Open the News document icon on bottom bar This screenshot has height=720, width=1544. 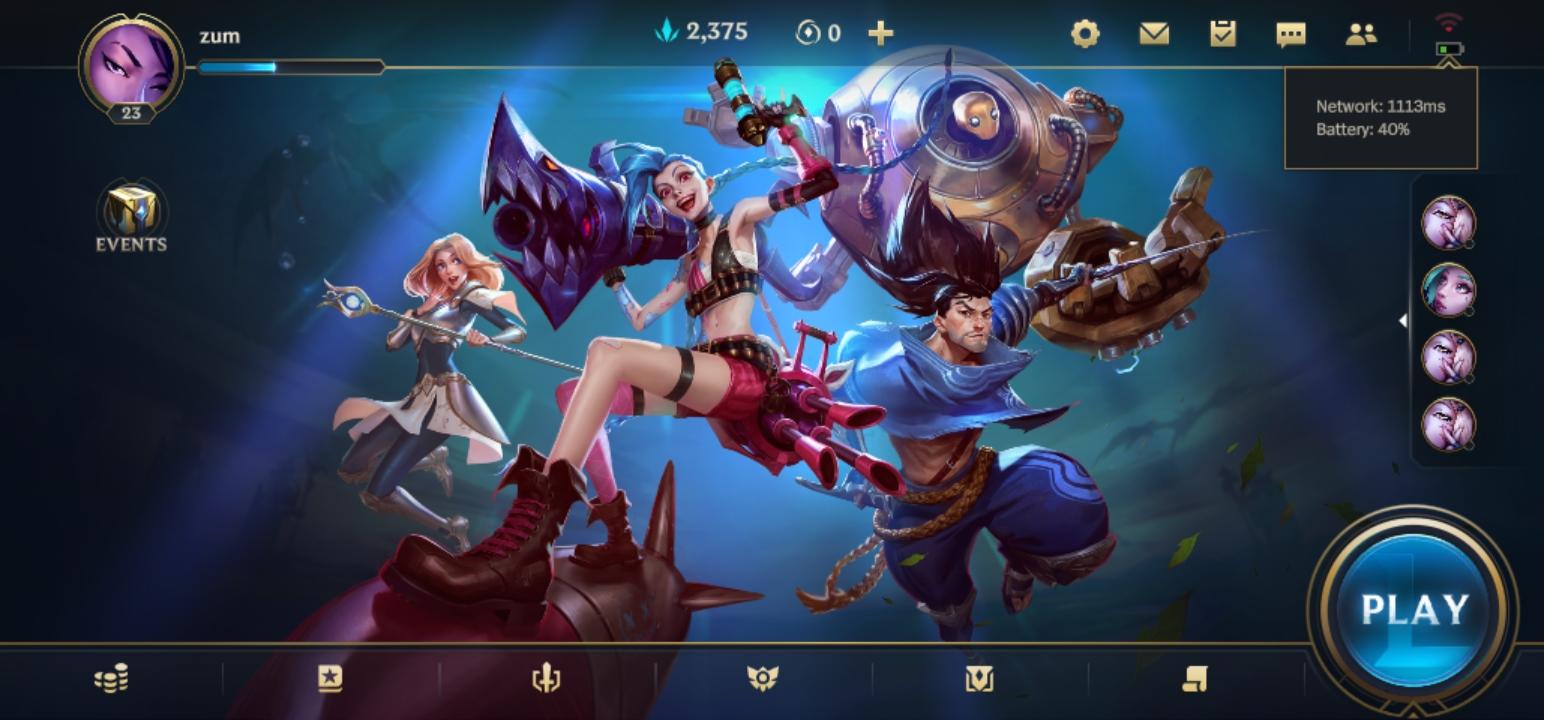pyautogui.click(x=1193, y=677)
